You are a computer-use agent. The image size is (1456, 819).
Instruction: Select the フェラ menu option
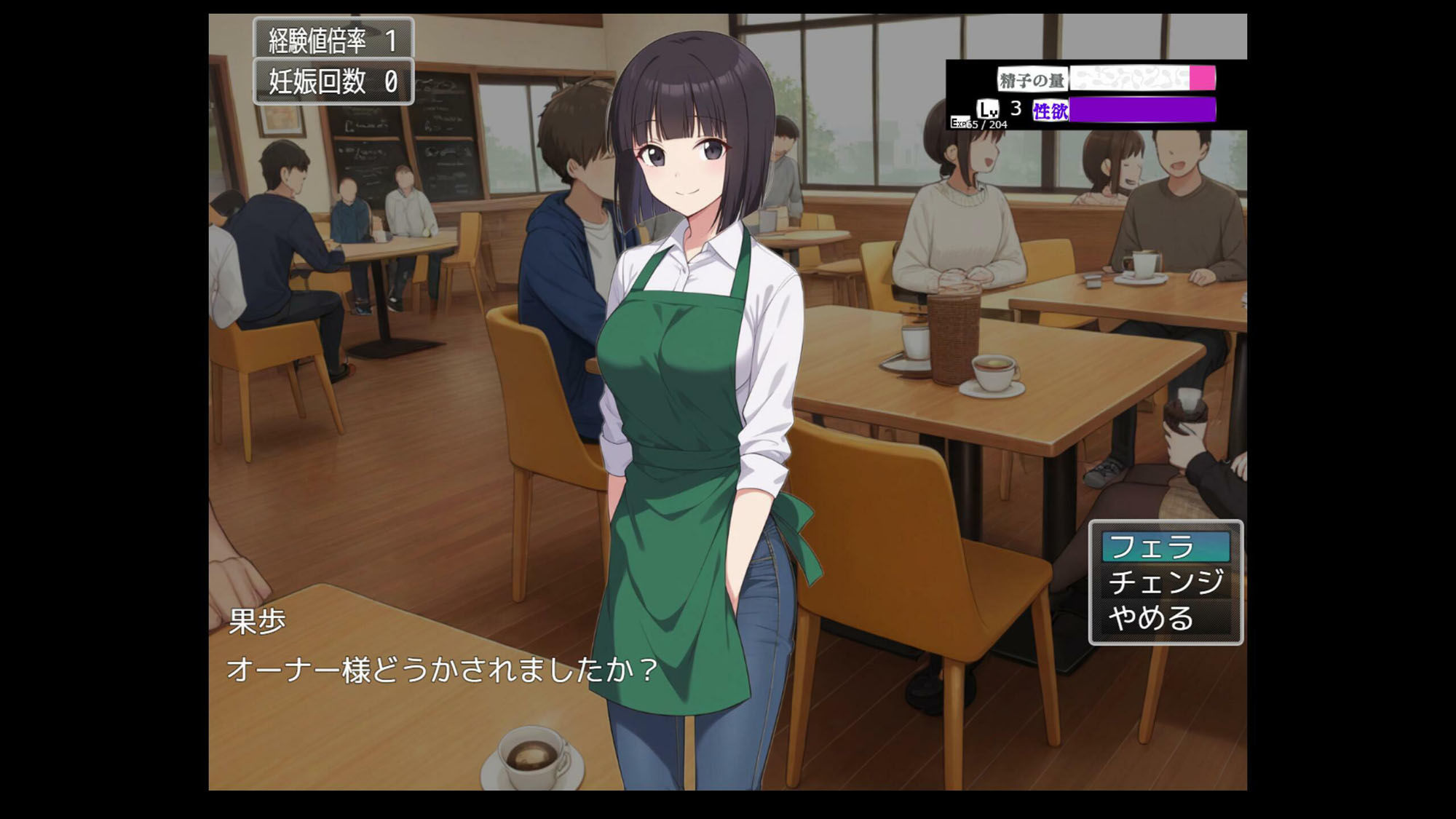point(1166,547)
